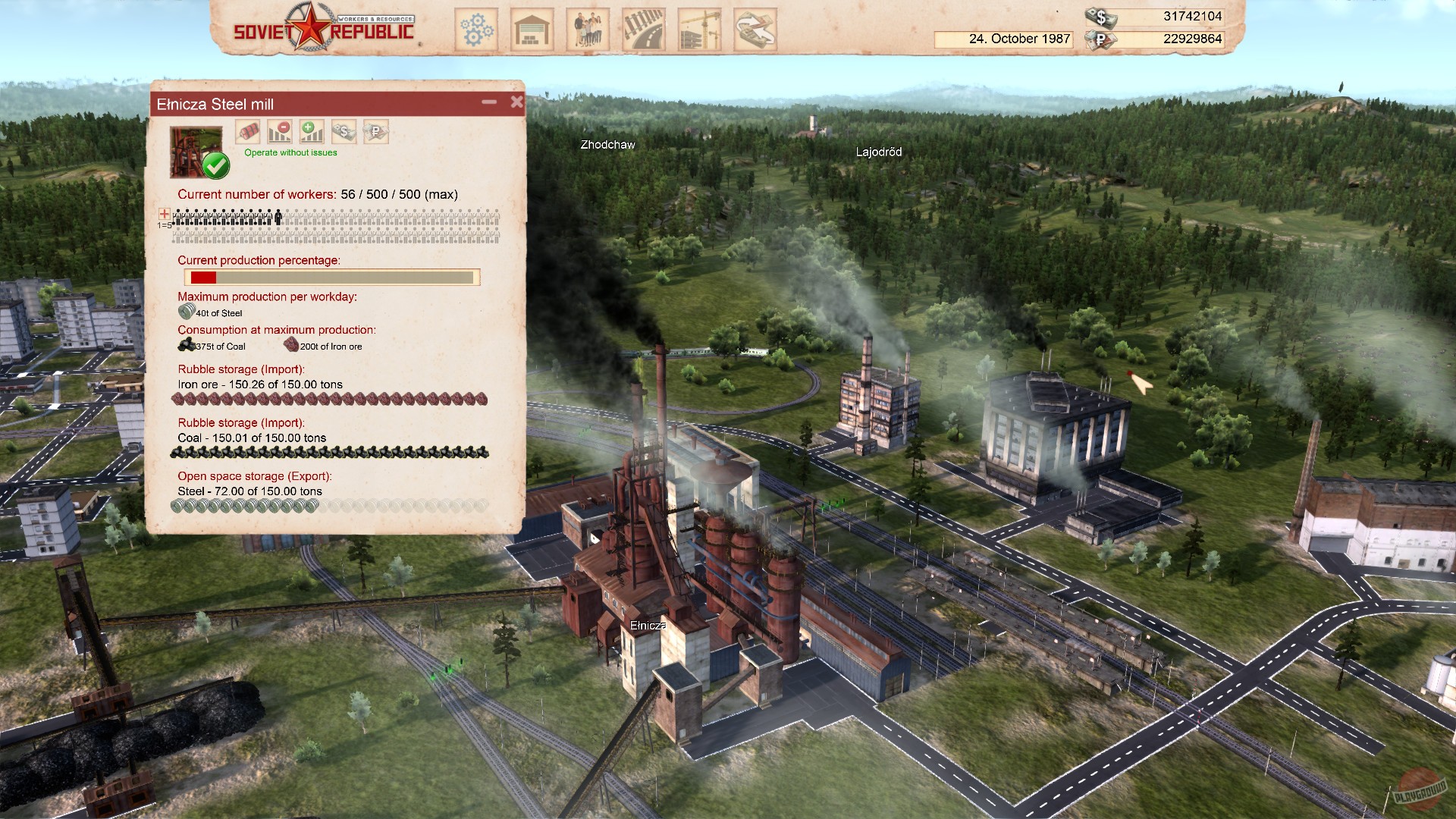Open the money exchange economy icon
The image size is (1456, 819).
click(755, 28)
